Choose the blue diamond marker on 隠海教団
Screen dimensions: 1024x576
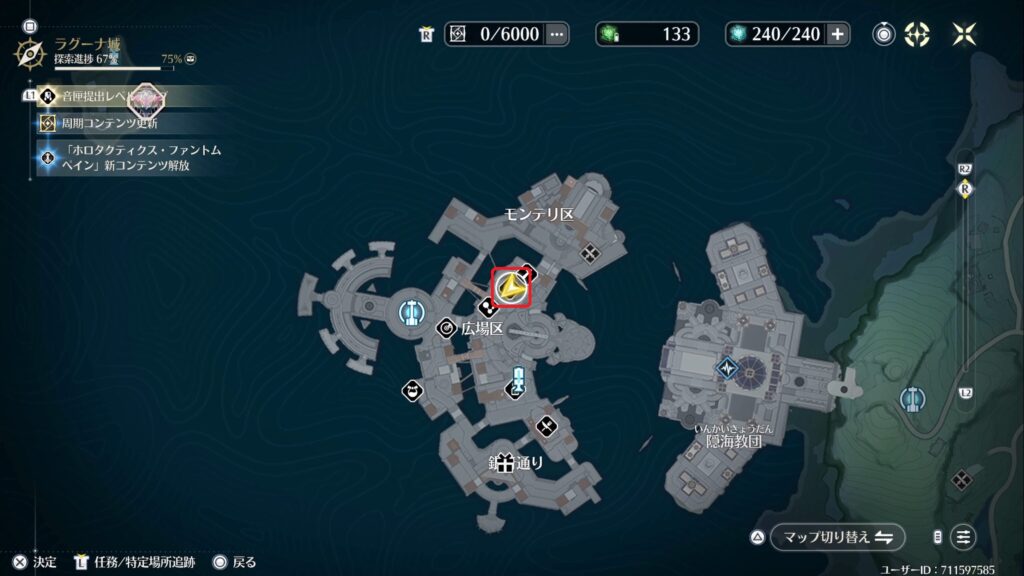[x=727, y=368]
